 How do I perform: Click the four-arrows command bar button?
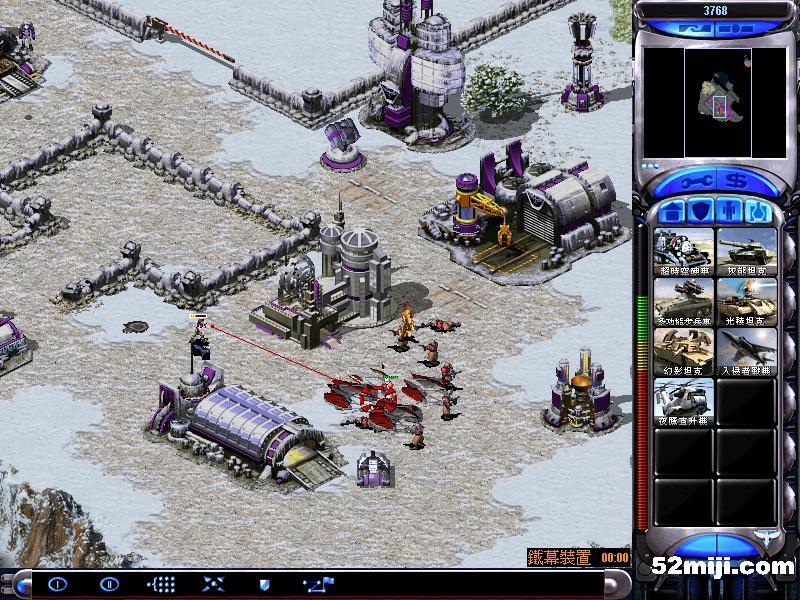pos(213,584)
